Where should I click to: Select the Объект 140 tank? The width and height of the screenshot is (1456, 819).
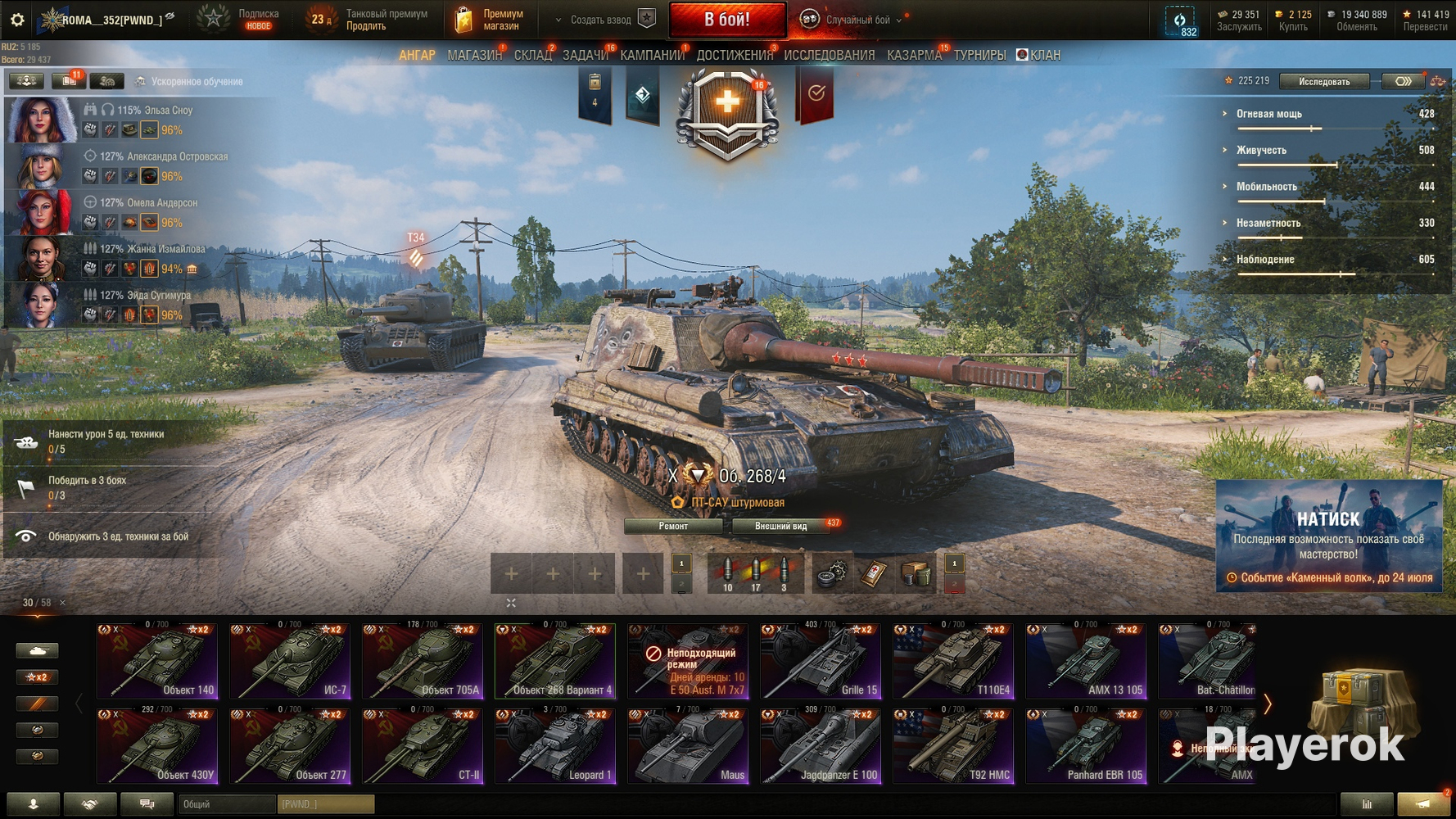[157, 661]
